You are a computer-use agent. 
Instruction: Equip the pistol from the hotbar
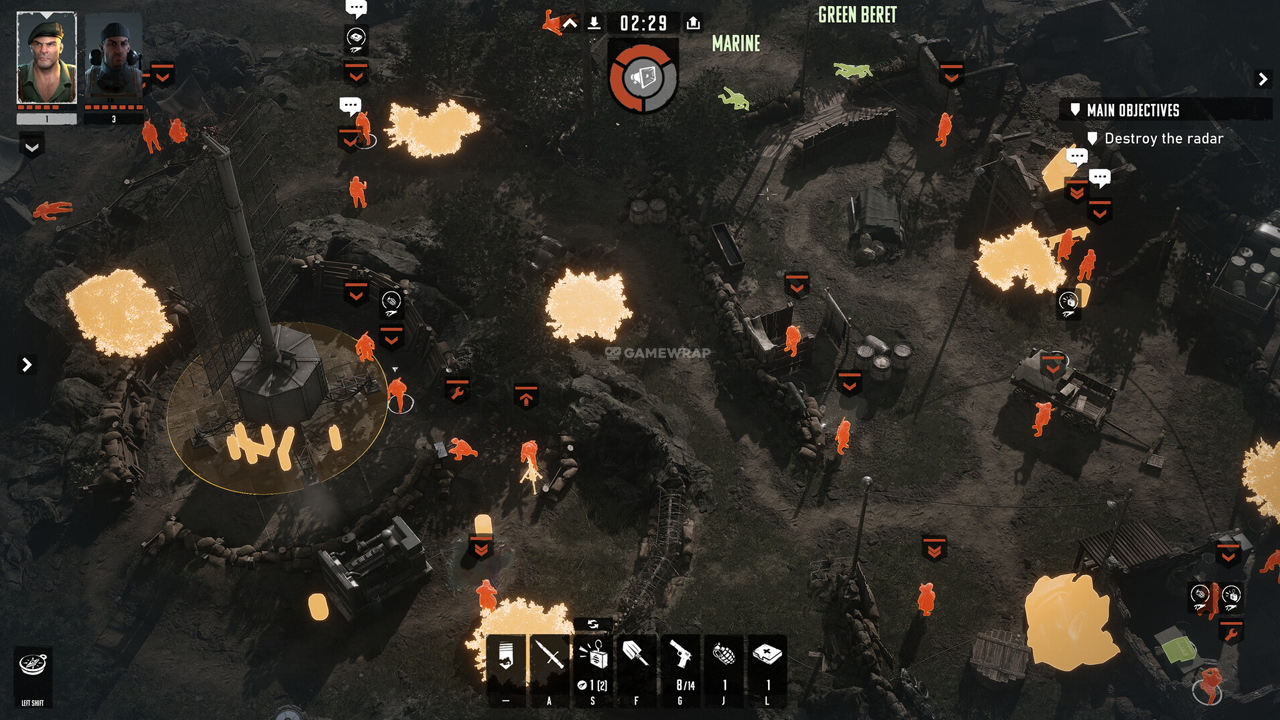(681, 659)
